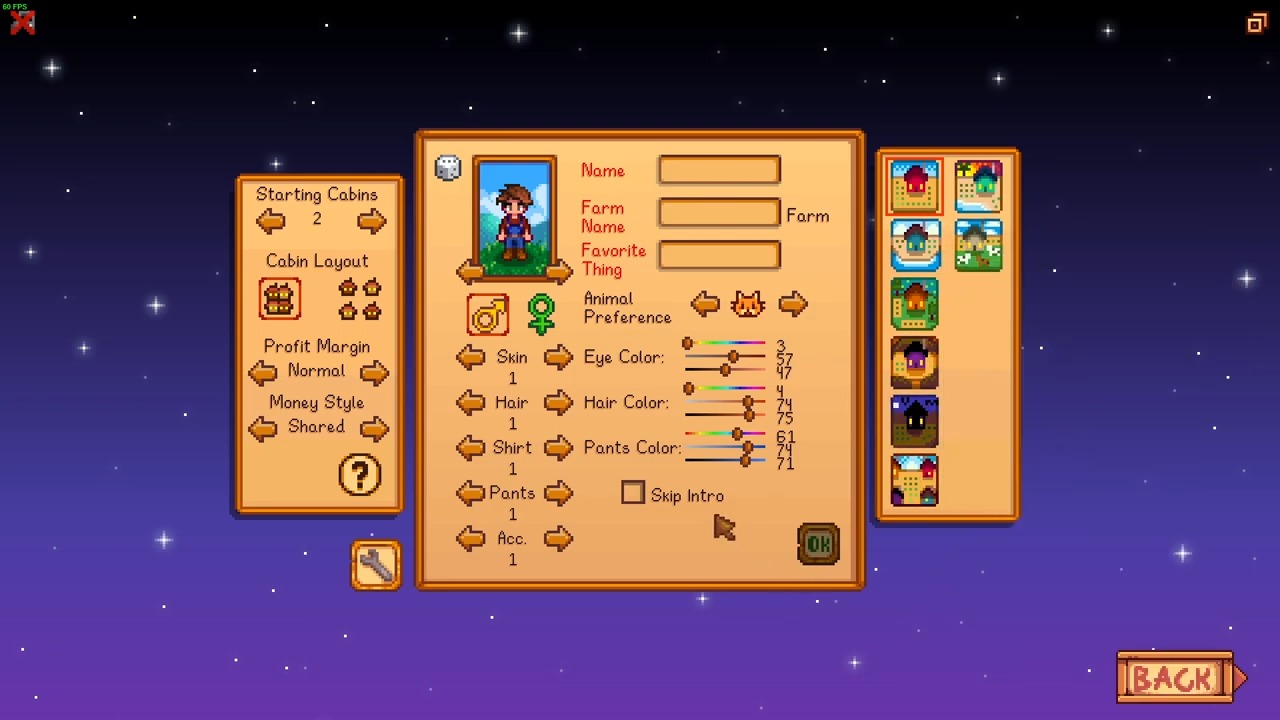Image resolution: width=1280 pixels, height=720 pixels.
Task: Open the wrench advanced options menu
Action: pos(375,564)
